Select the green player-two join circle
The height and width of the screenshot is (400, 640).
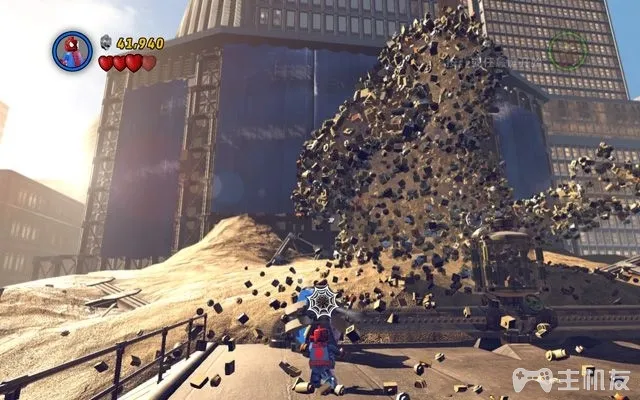[567, 47]
